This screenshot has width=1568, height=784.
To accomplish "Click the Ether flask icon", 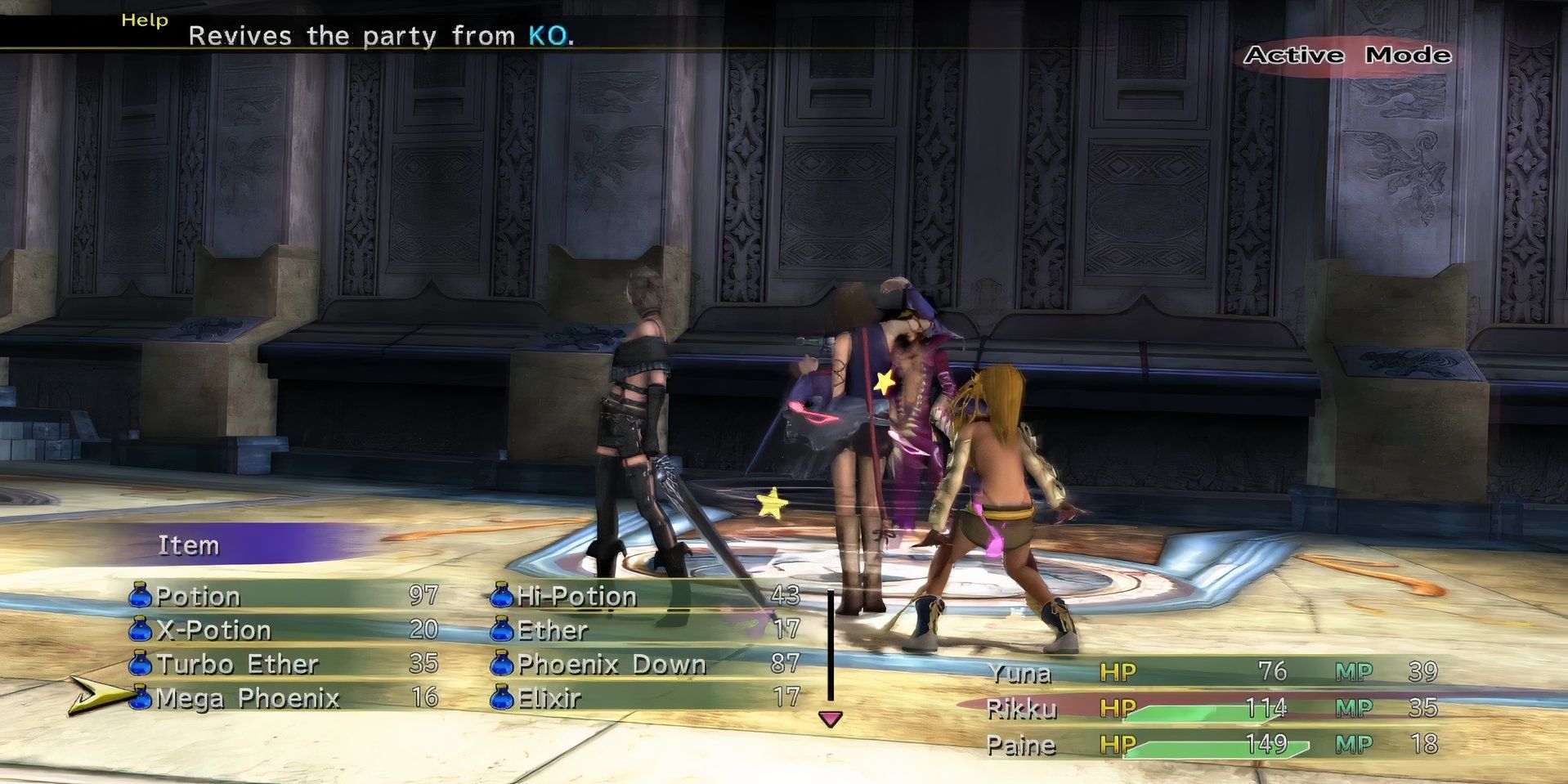I will coord(500,630).
